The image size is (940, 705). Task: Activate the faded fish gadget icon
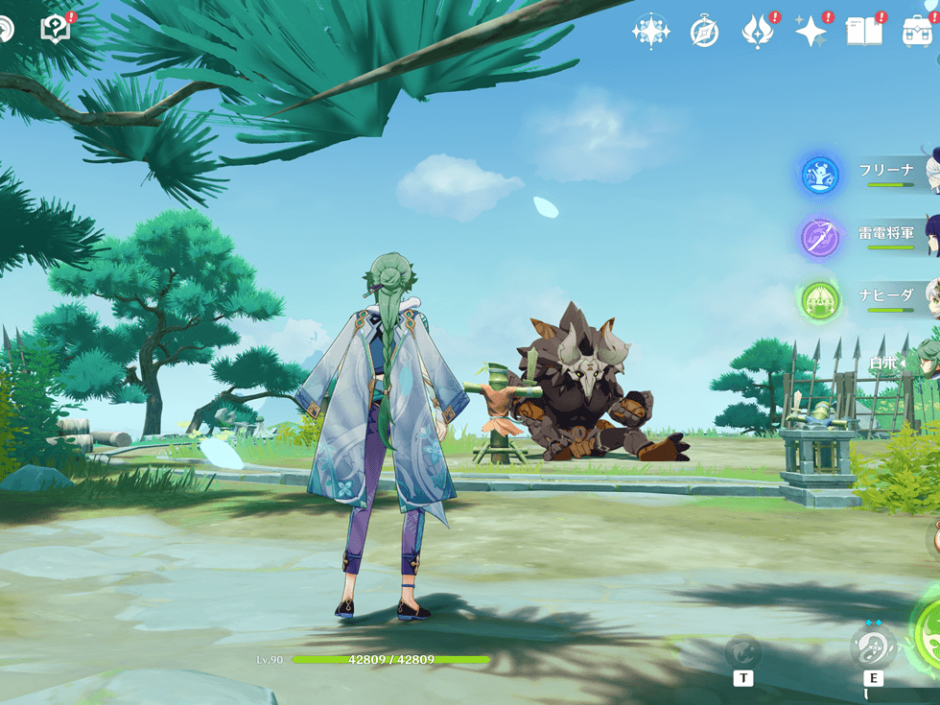(743, 651)
